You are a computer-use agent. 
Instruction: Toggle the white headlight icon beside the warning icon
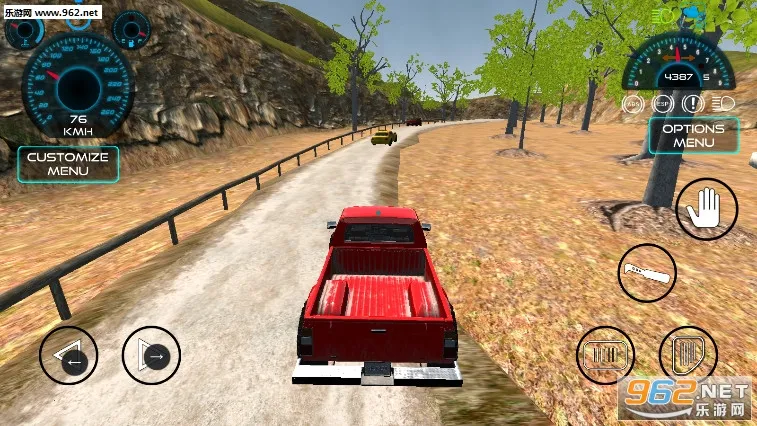(x=722, y=104)
